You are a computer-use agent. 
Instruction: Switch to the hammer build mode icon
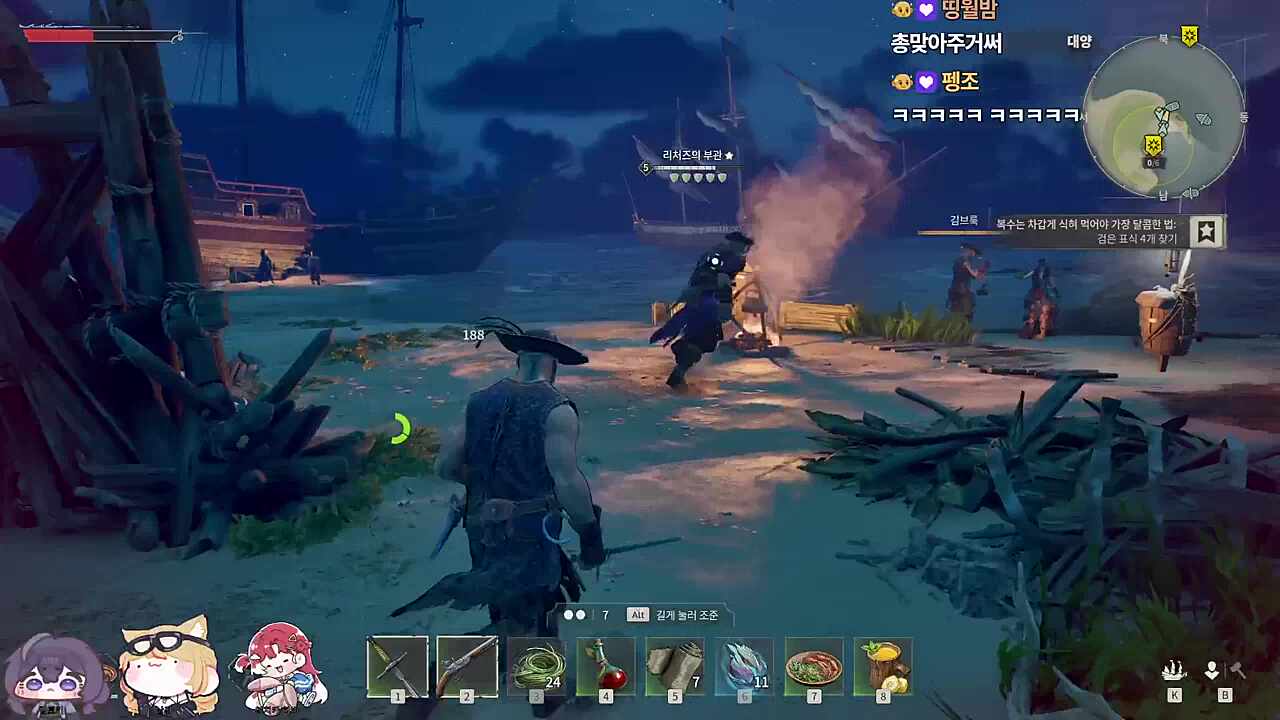click(x=1237, y=671)
